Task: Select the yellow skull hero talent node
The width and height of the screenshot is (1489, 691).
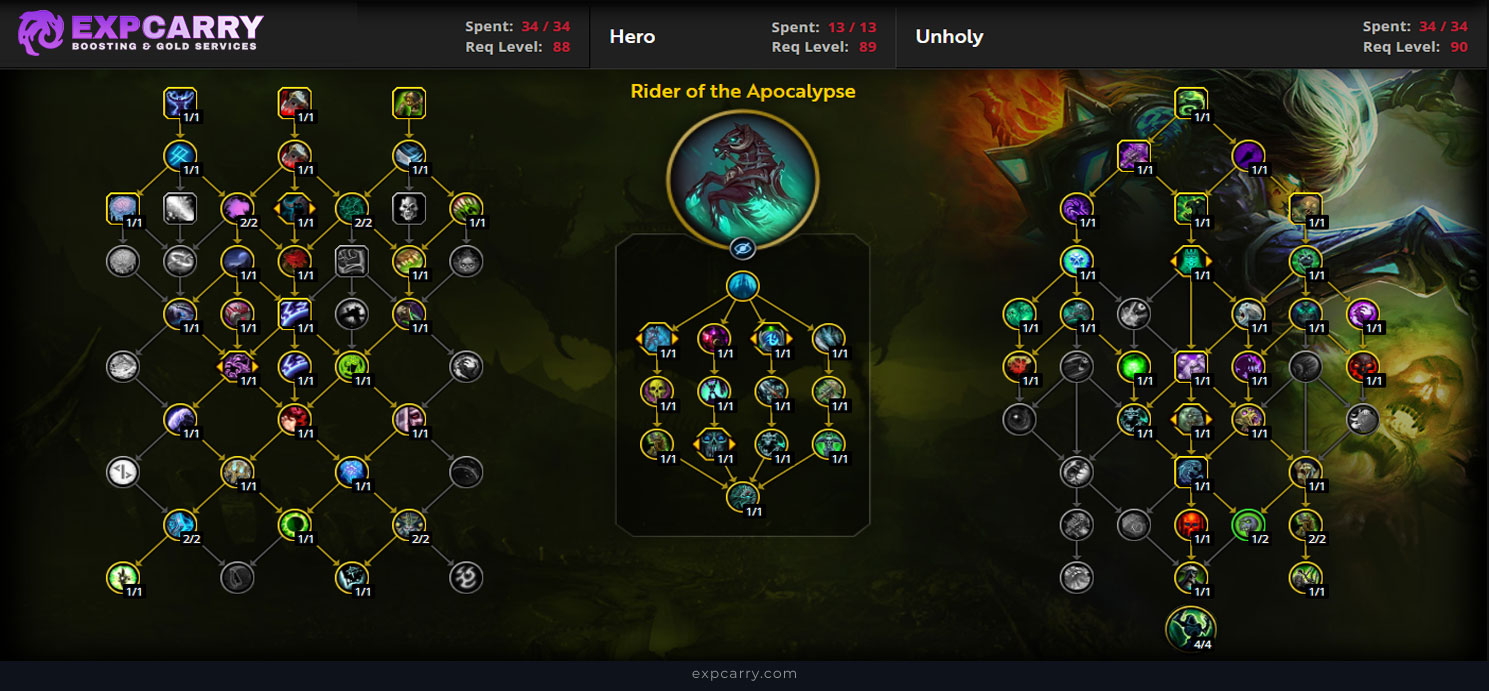Action: (x=657, y=391)
